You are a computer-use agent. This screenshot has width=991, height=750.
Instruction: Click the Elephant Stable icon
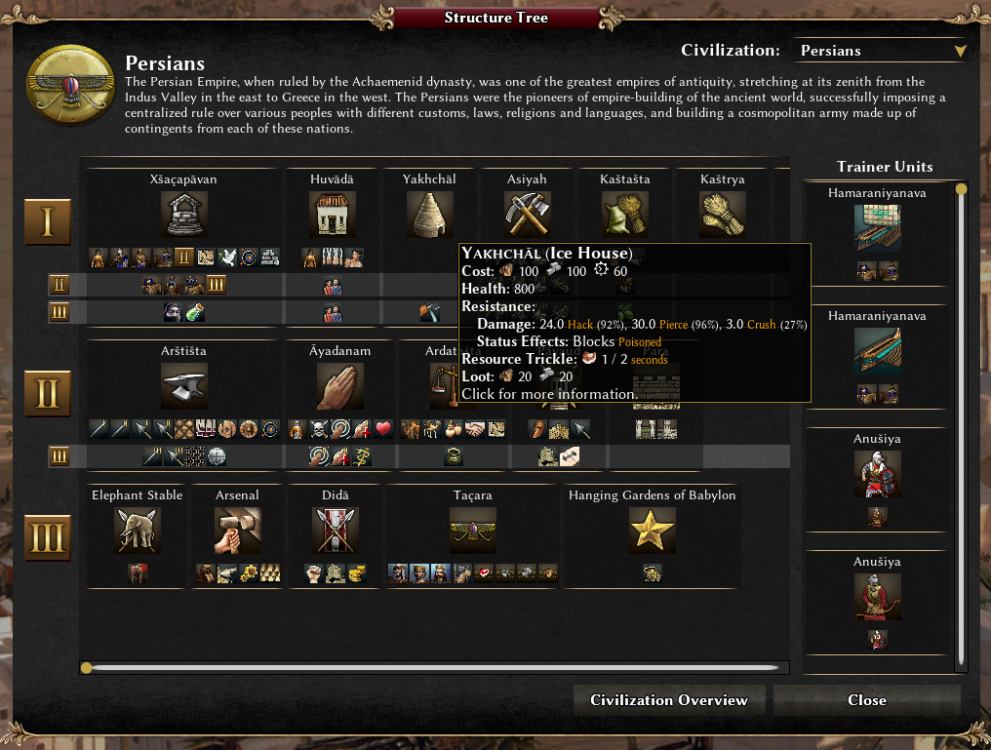pos(137,531)
